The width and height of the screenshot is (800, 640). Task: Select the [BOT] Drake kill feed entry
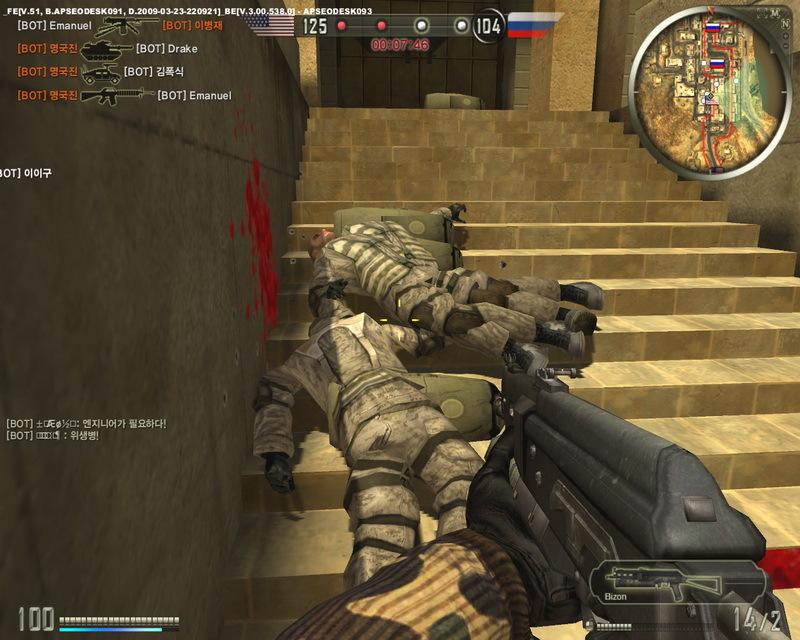pos(166,49)
